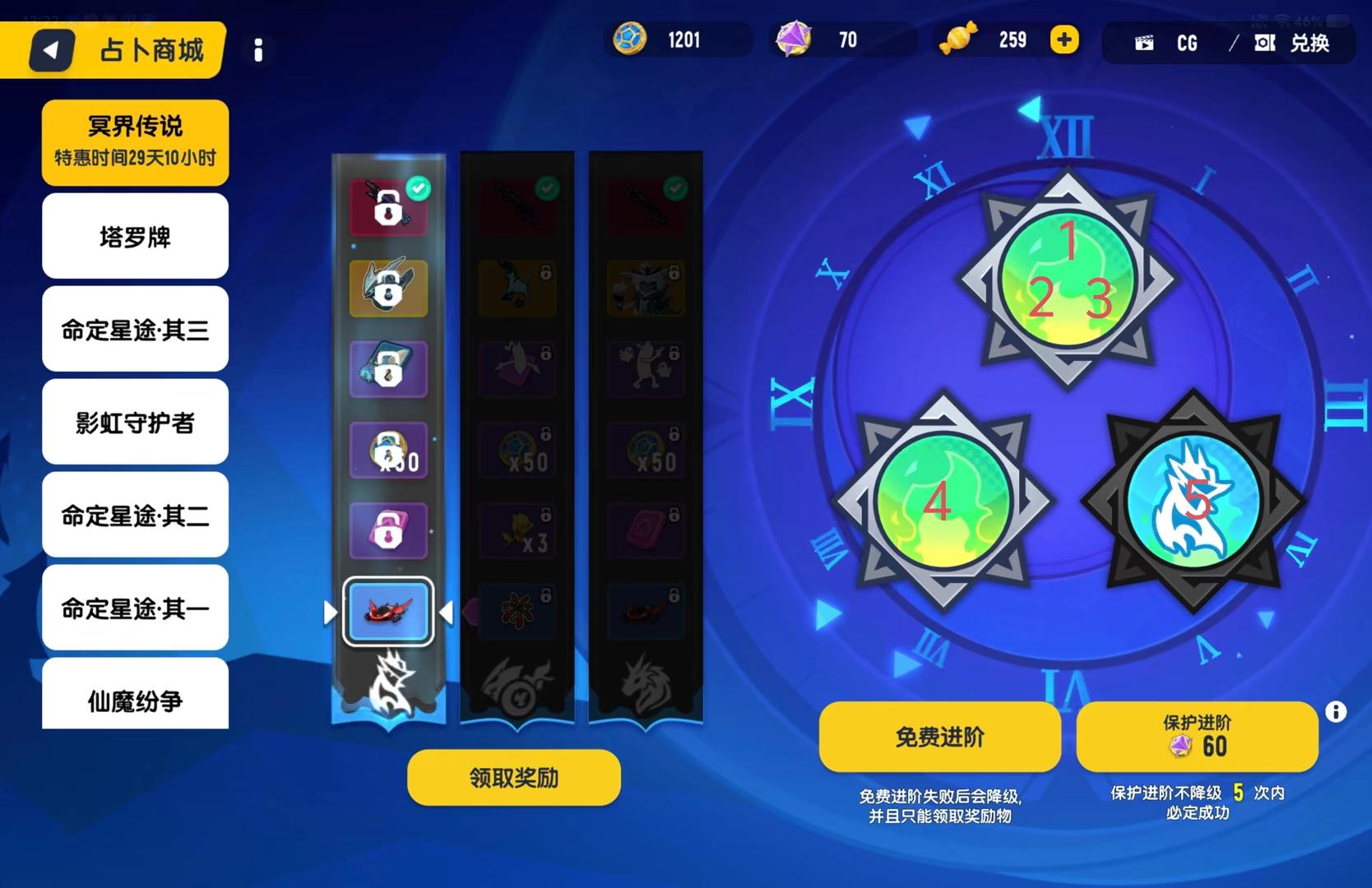Tap the pink padlock reward to unlock it
The width and height of the screenshot is (1372, 888).
388,530
